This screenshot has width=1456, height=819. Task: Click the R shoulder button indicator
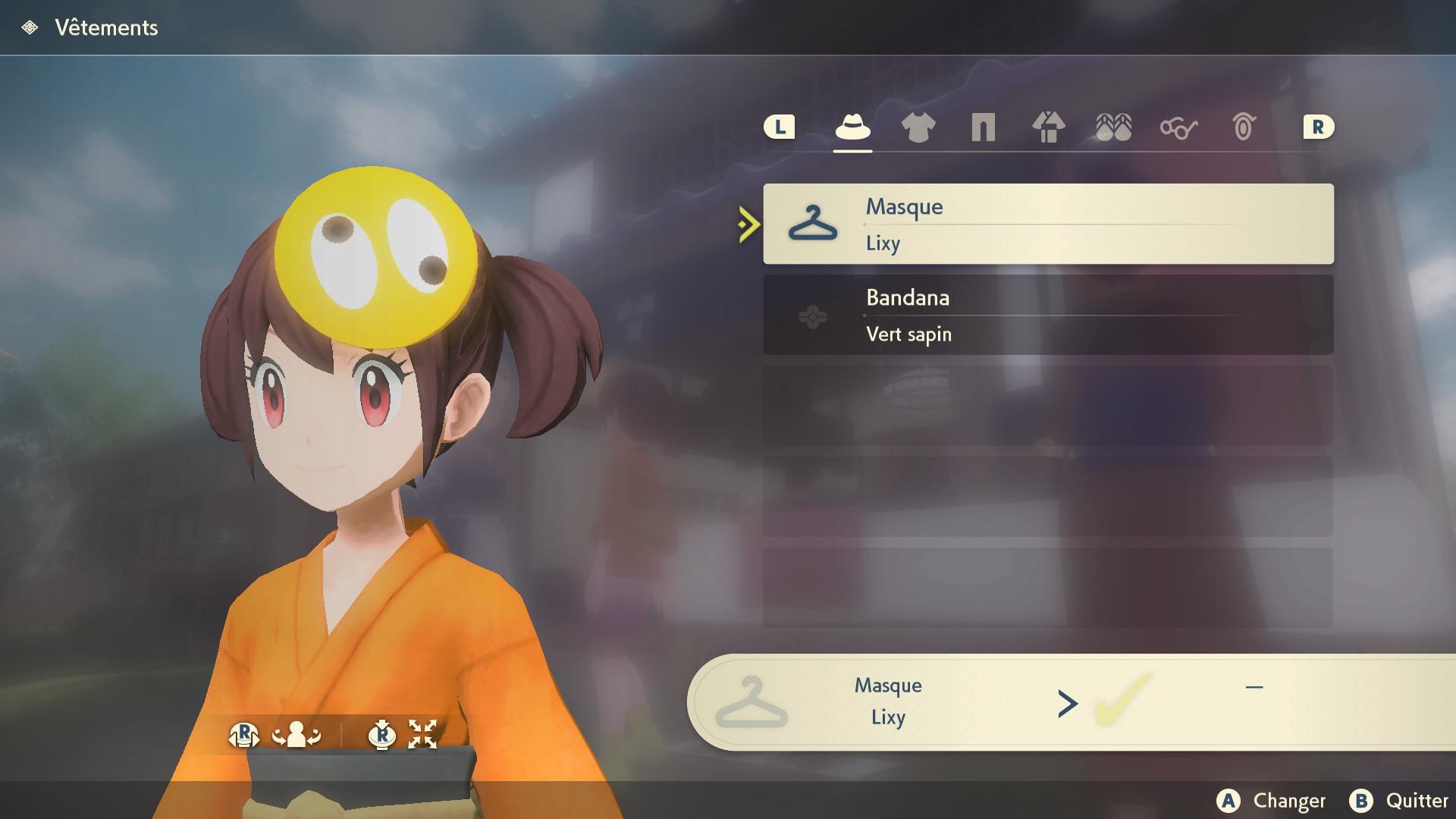pos(1318,127)
